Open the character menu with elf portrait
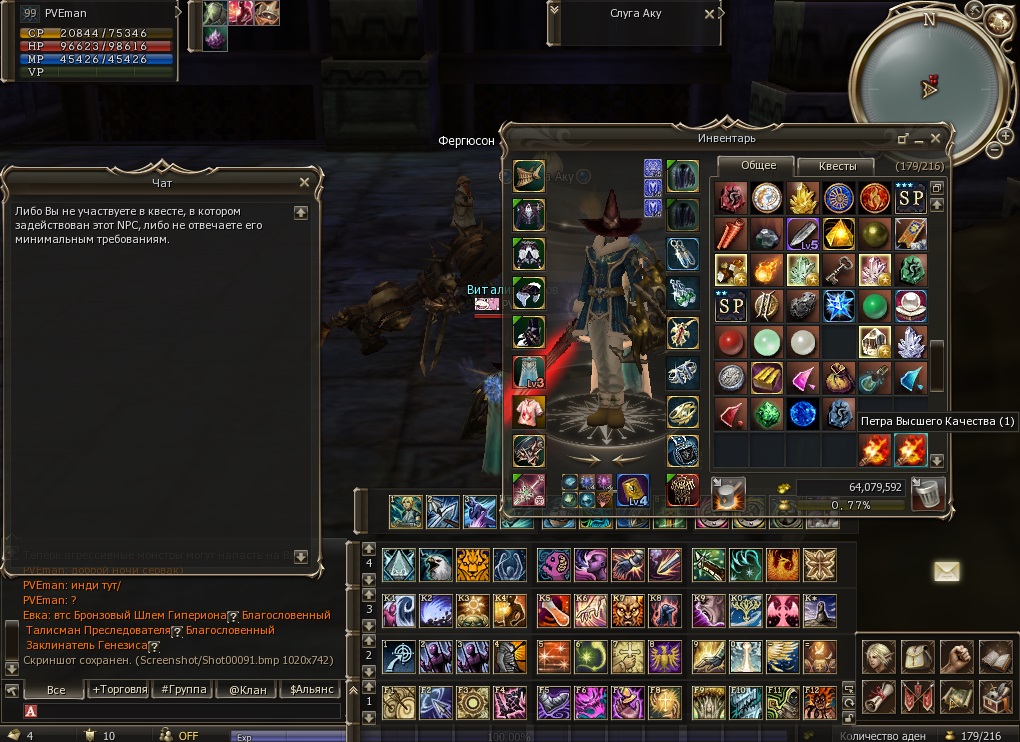The width and height of the screenshot is (1020, 742). 878,656
